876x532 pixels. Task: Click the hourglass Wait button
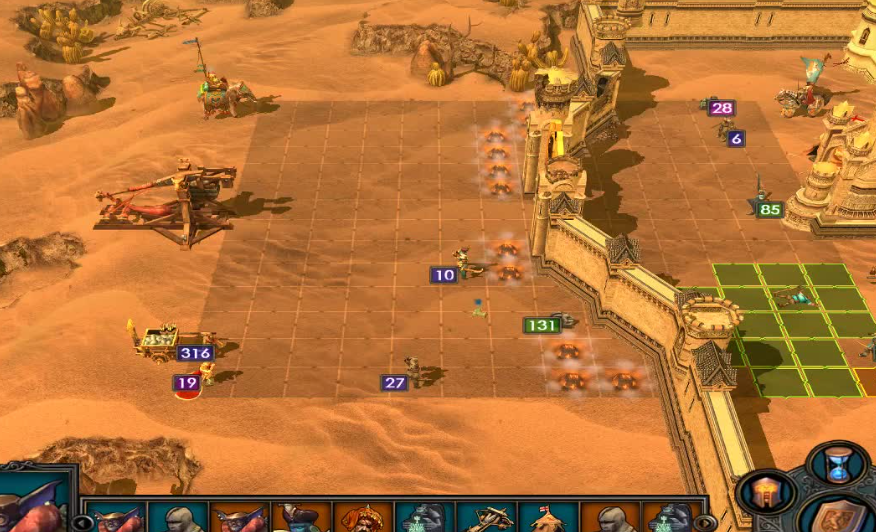tap(836, 464)
